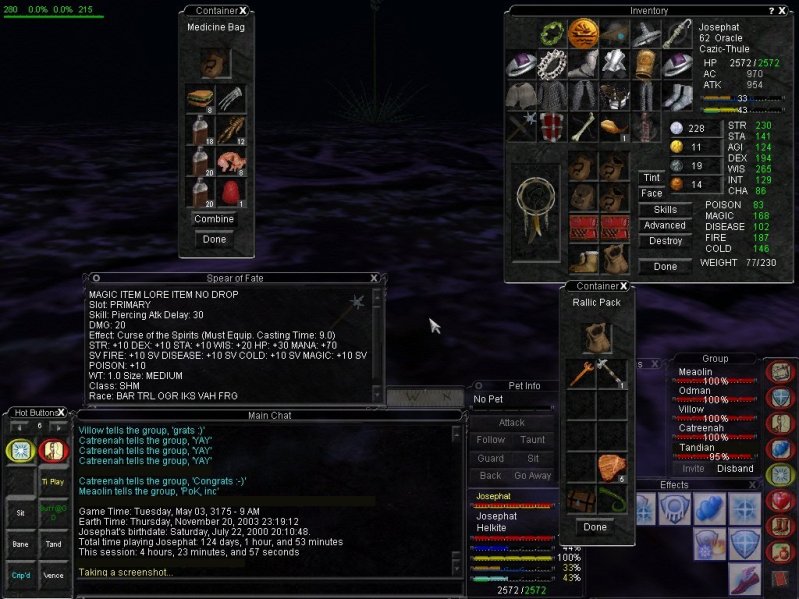The height and width of the screenshot is (599, 799).
Task: Click the Advanced button in Inventory
Action: point(664,226)
